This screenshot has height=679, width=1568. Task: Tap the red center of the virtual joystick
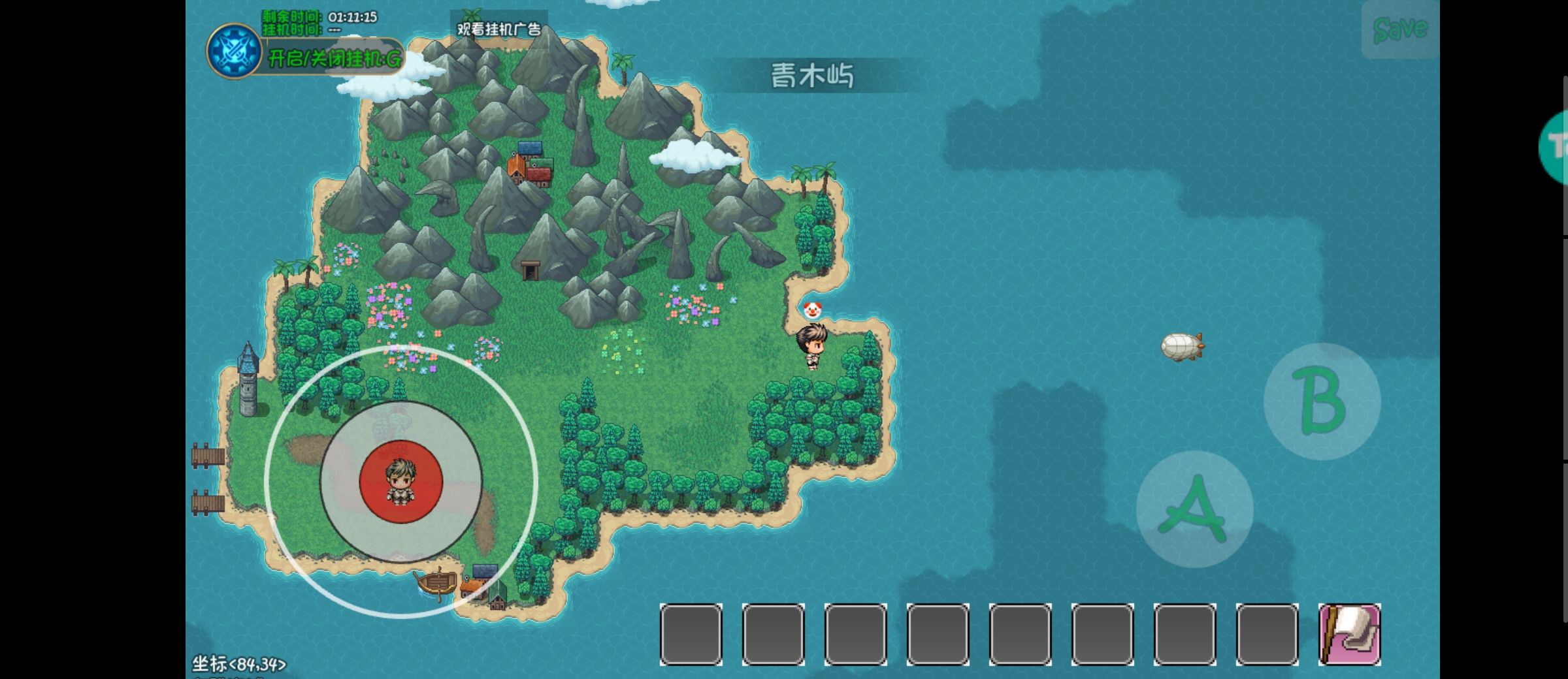(x=401, y=482)
